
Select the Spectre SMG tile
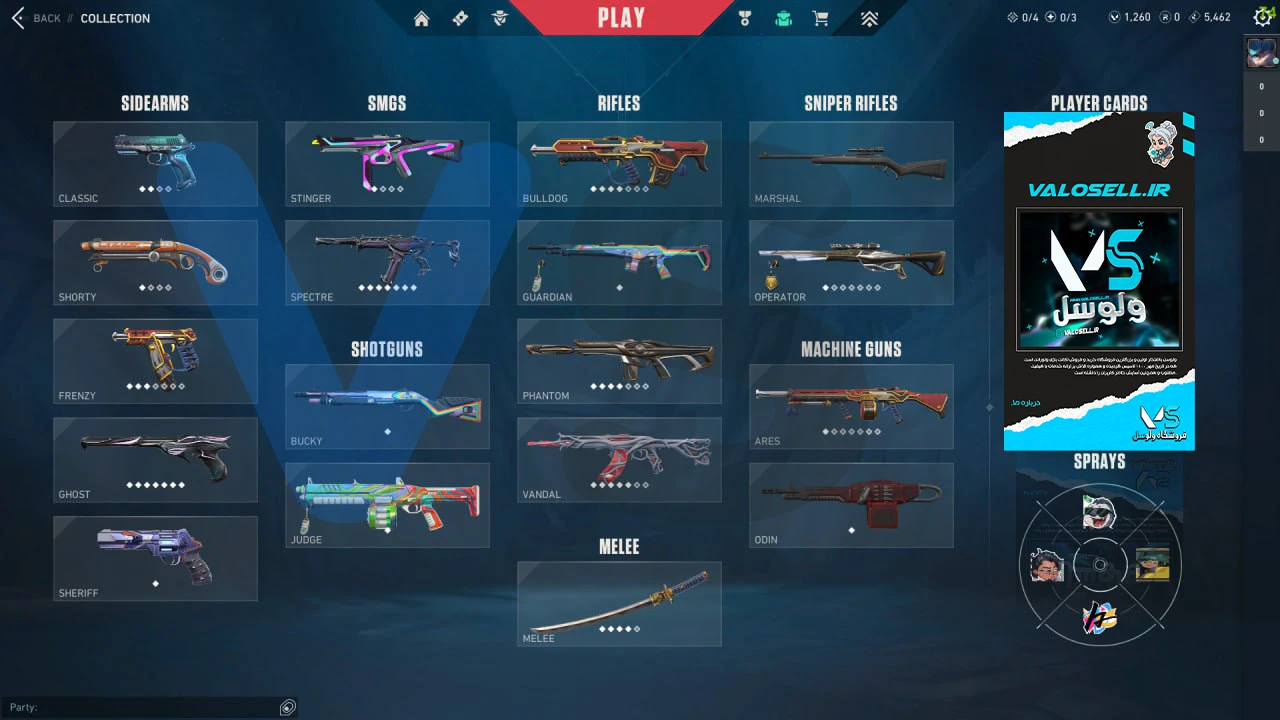coord(387,262)
